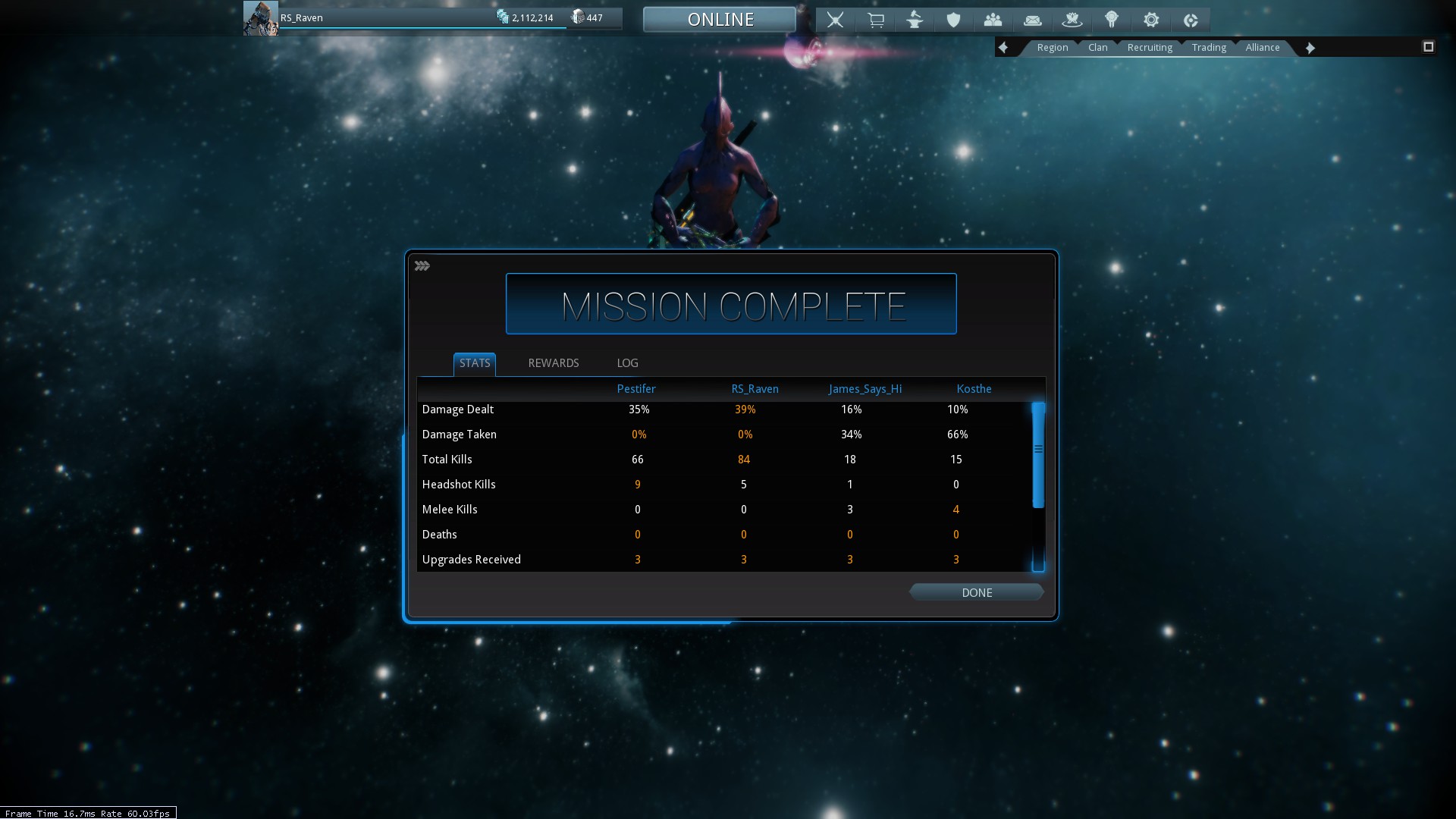Open the market shopping cart icon

[x=875, y=20]
